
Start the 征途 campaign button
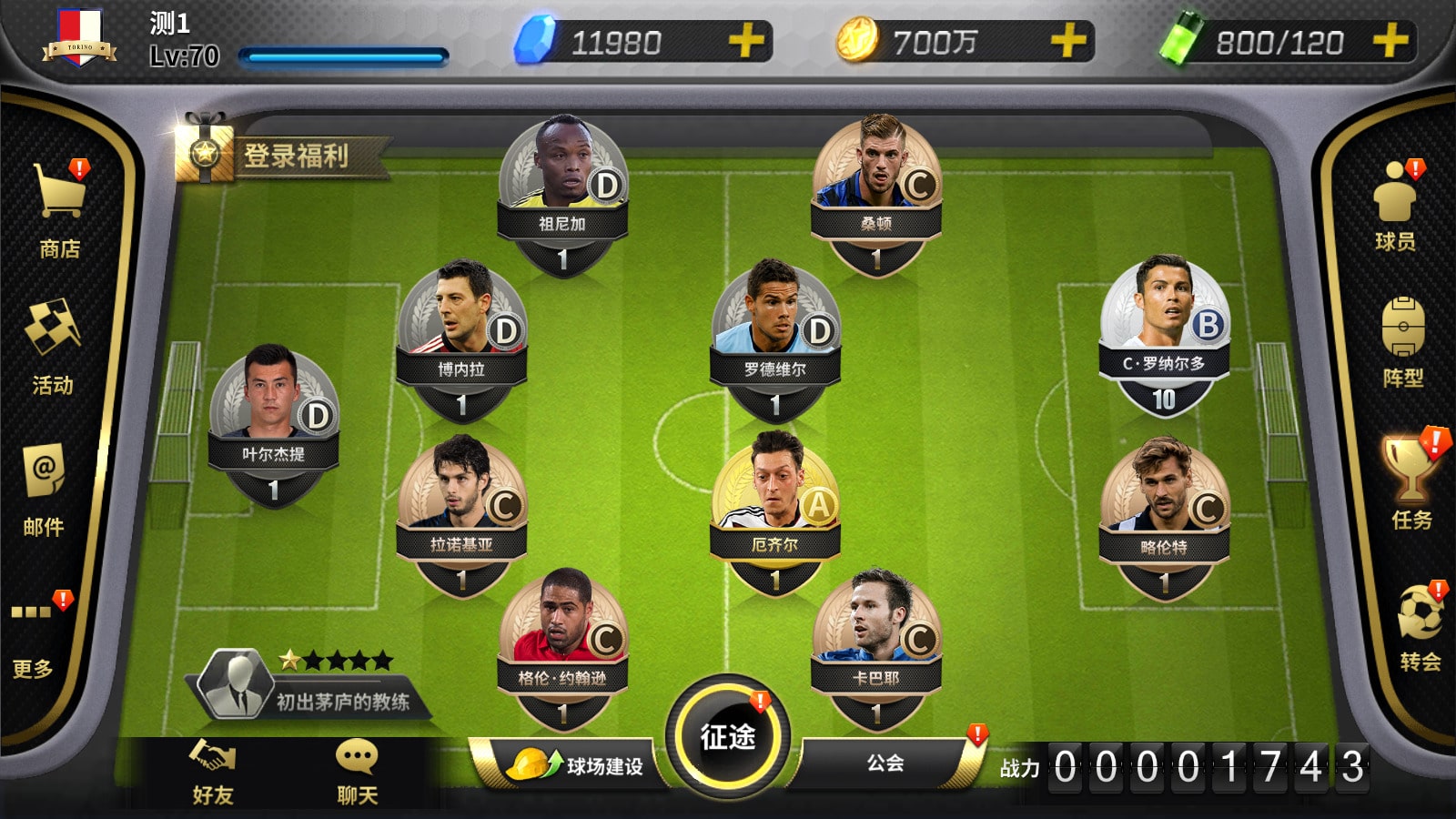pyautogui.click(x=728, y=736)
